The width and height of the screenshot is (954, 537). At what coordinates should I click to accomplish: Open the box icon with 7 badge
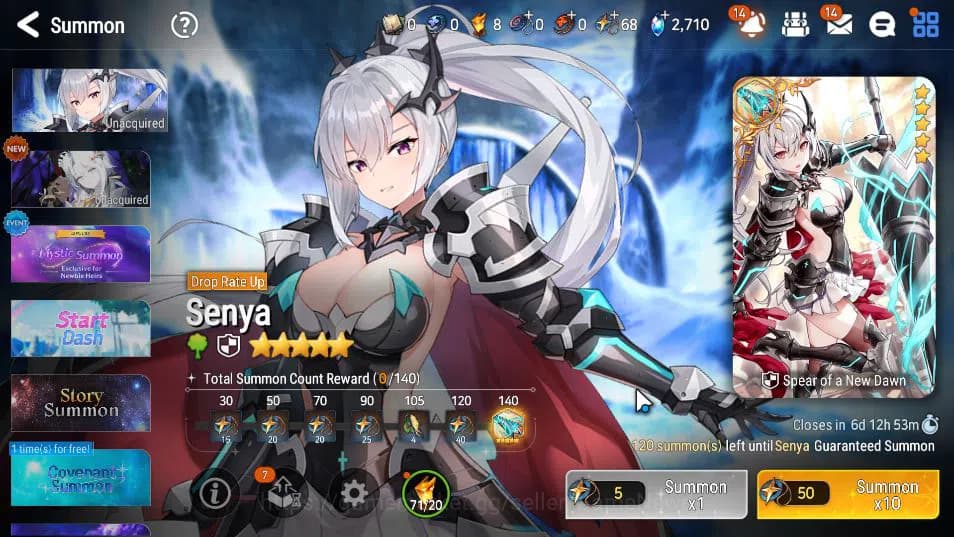pos(282,493)
